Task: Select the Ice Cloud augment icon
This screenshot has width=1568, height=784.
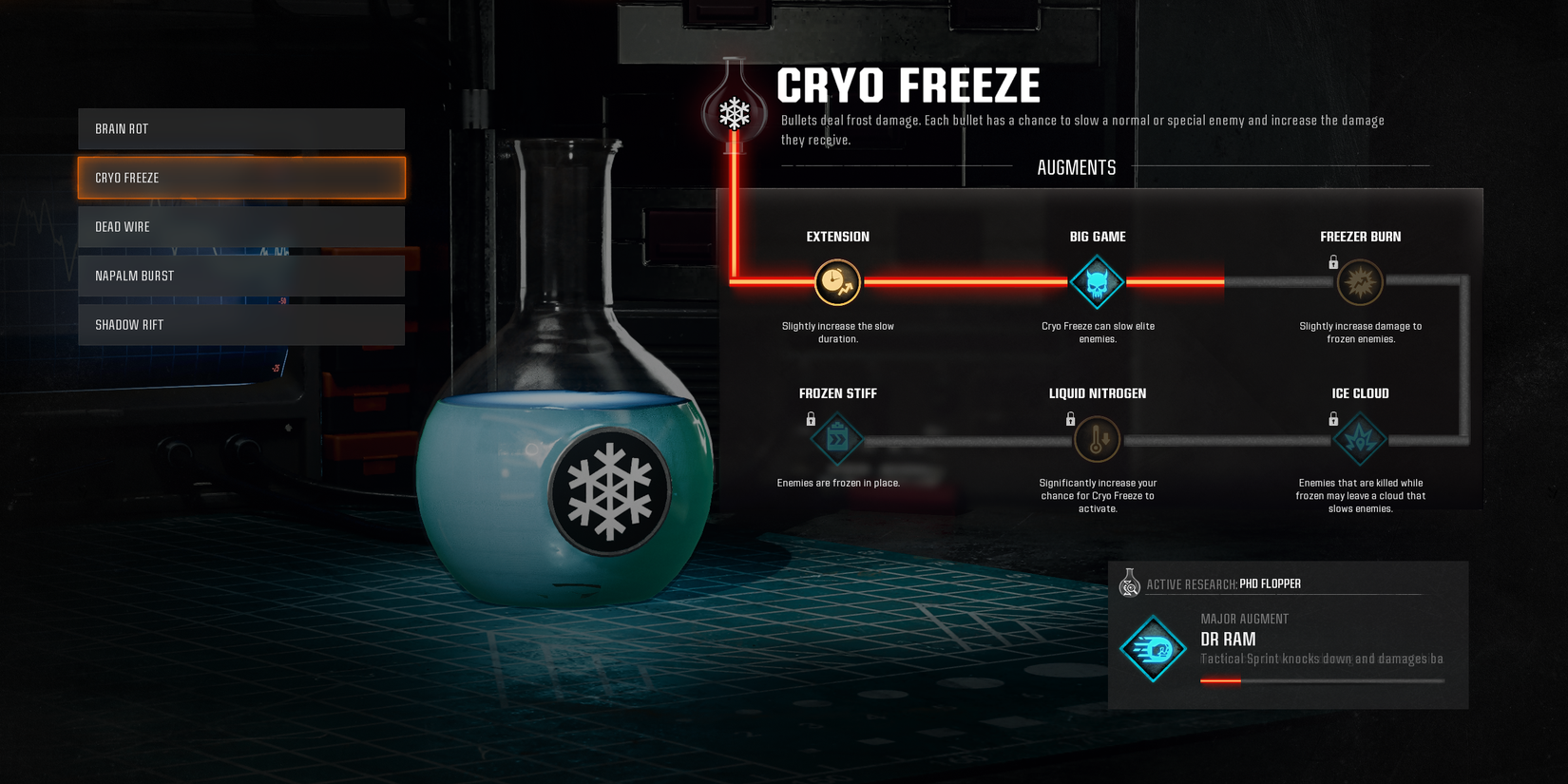Action: click(x=1360, y=439)
